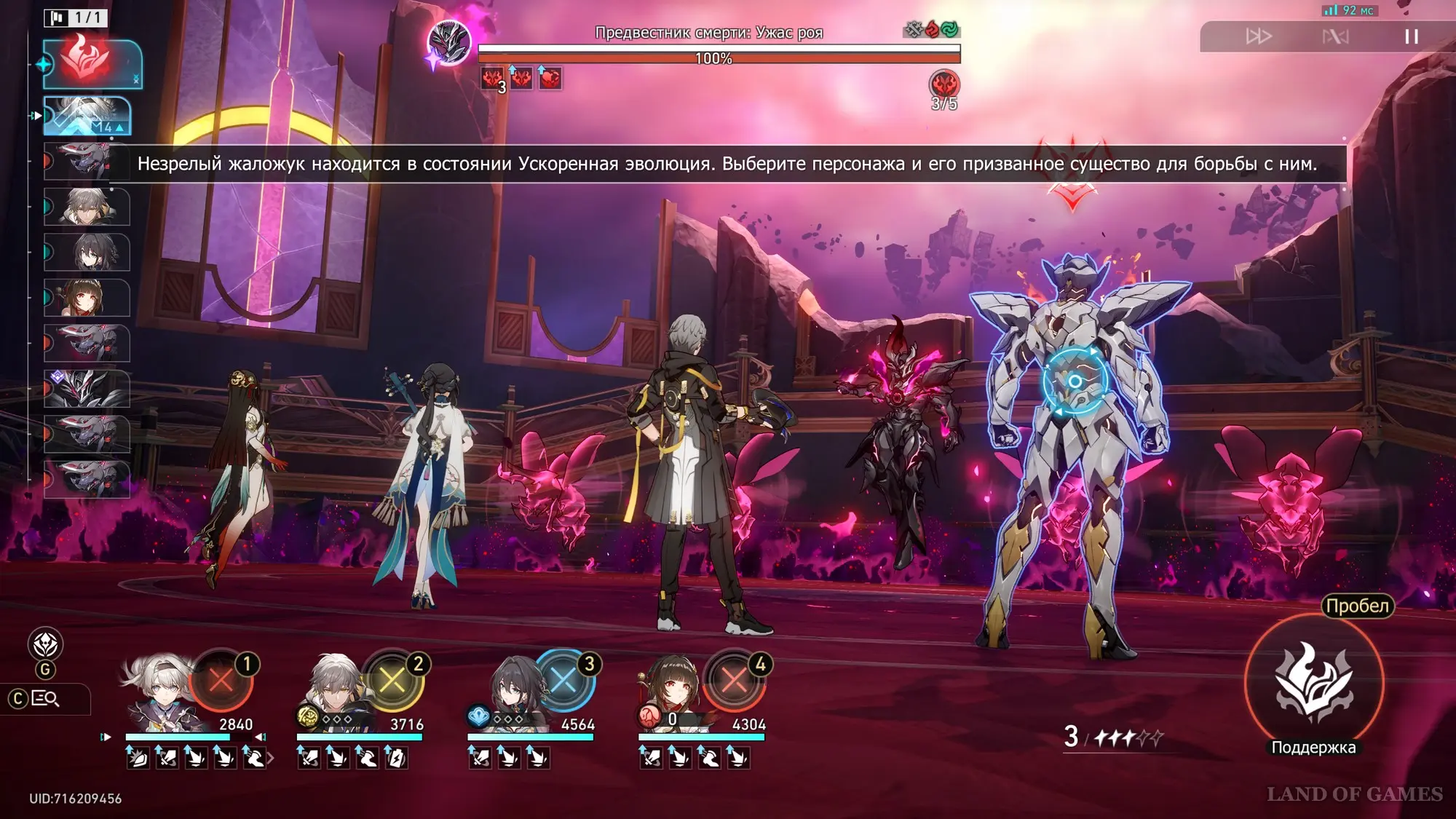The image size is (1456, 819).
Task: Toggle double-speed battle mode
Action: 1258,36
